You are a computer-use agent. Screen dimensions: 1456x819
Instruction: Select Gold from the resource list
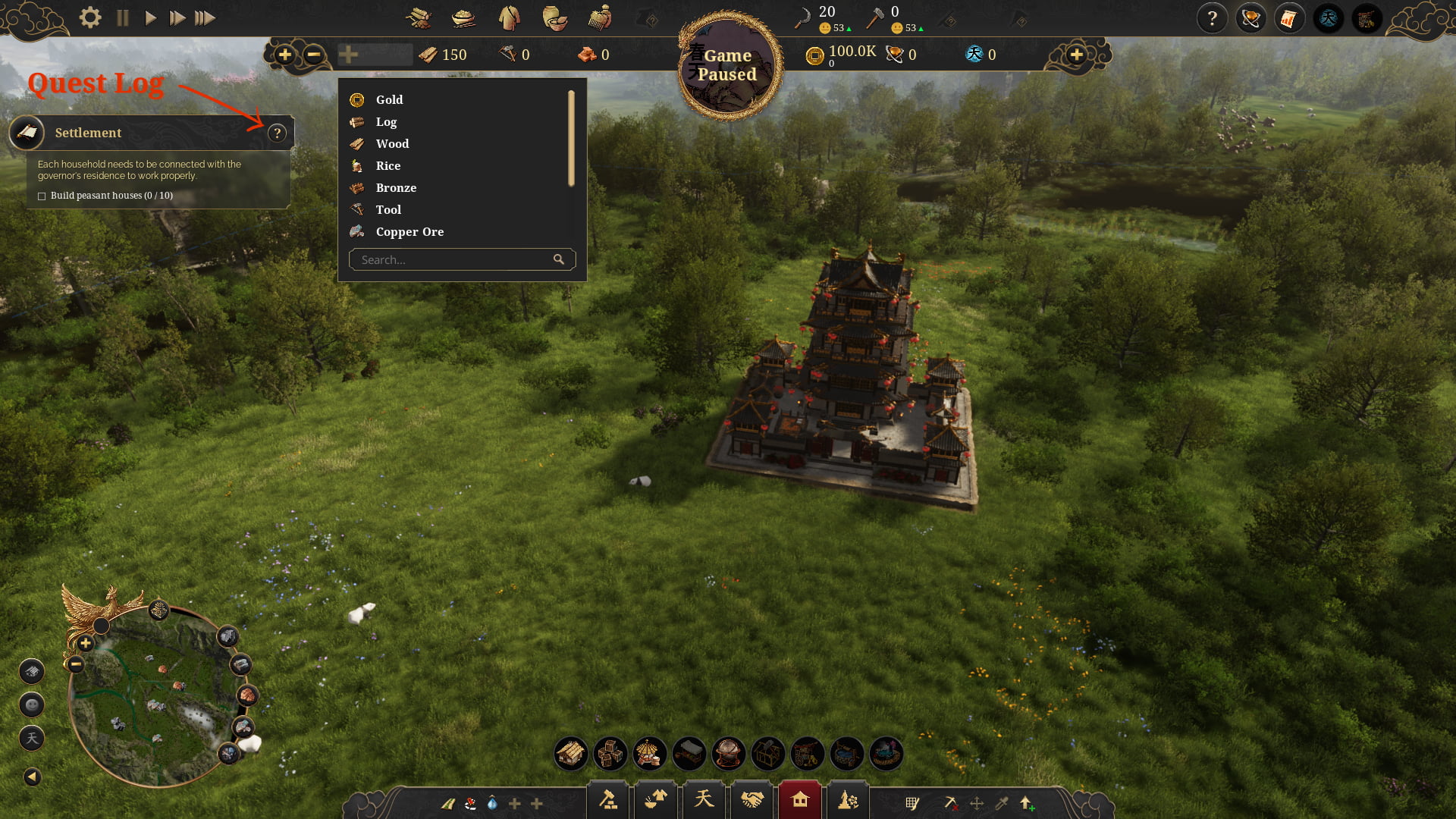pyautogui.click(x=389, y=100)
